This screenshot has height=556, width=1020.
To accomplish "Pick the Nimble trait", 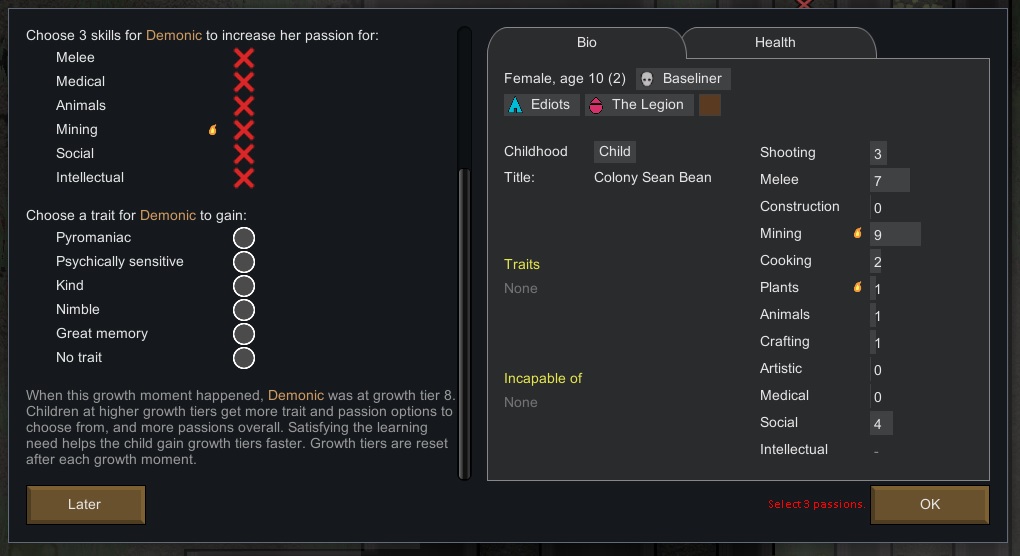I will [244, 310].
